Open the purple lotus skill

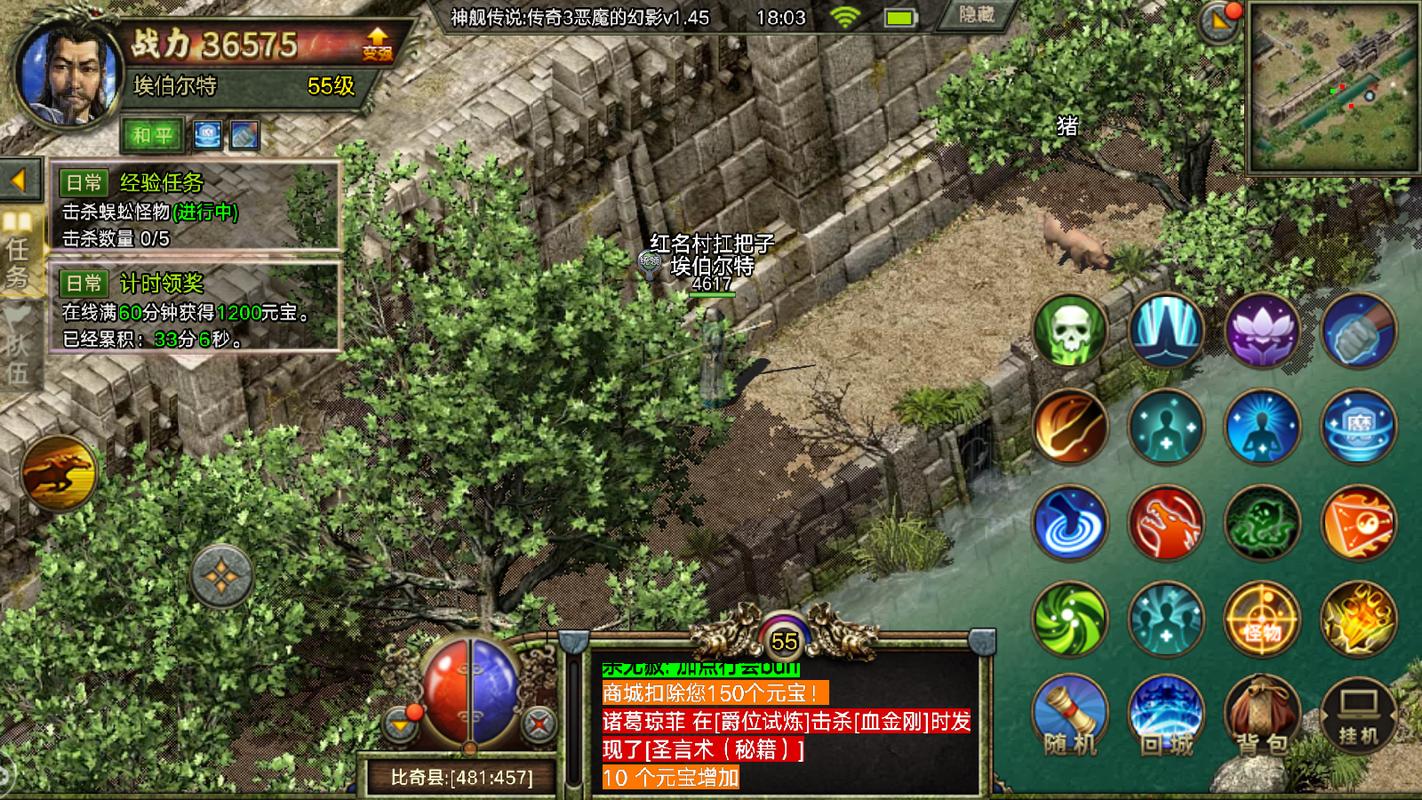coord(1262,330)
